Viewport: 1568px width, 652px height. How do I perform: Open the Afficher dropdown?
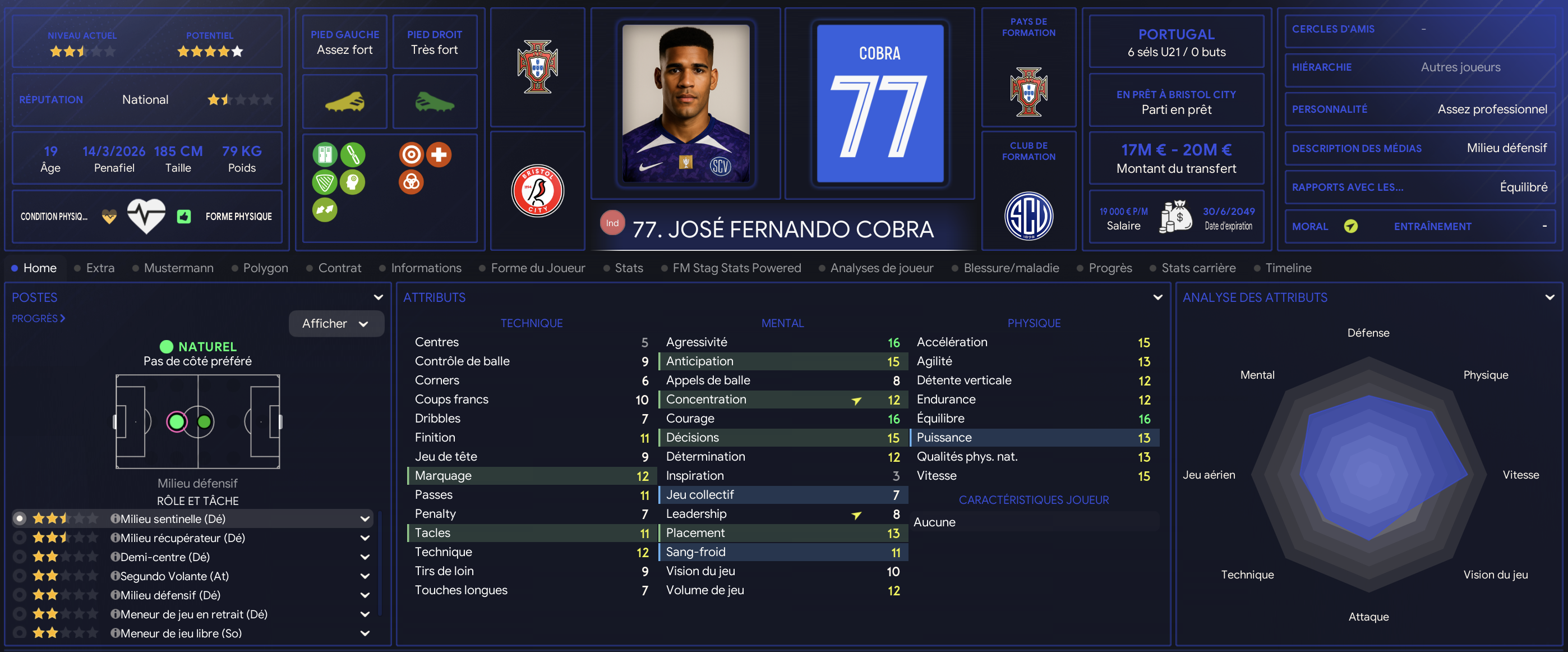tap(336, 323)
